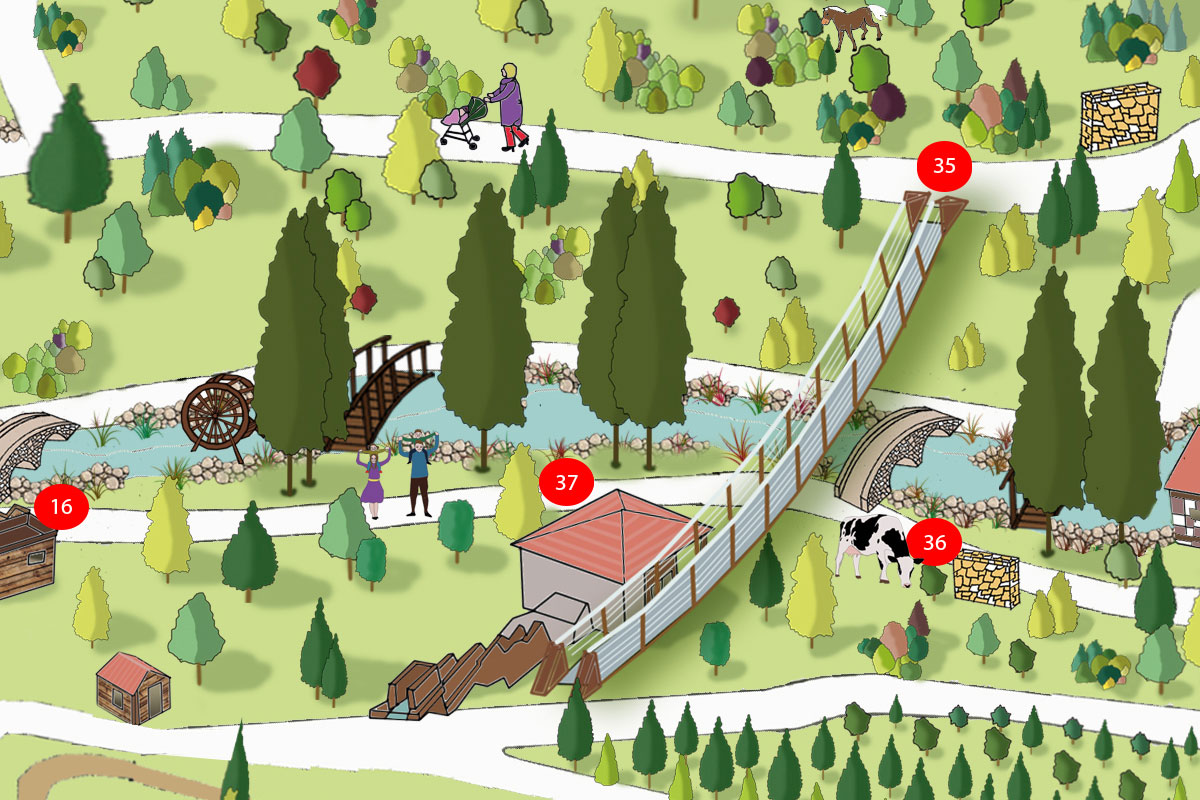Click map marker 36
This screenshot has height=800, width=1200.
(x=935, y=542)
